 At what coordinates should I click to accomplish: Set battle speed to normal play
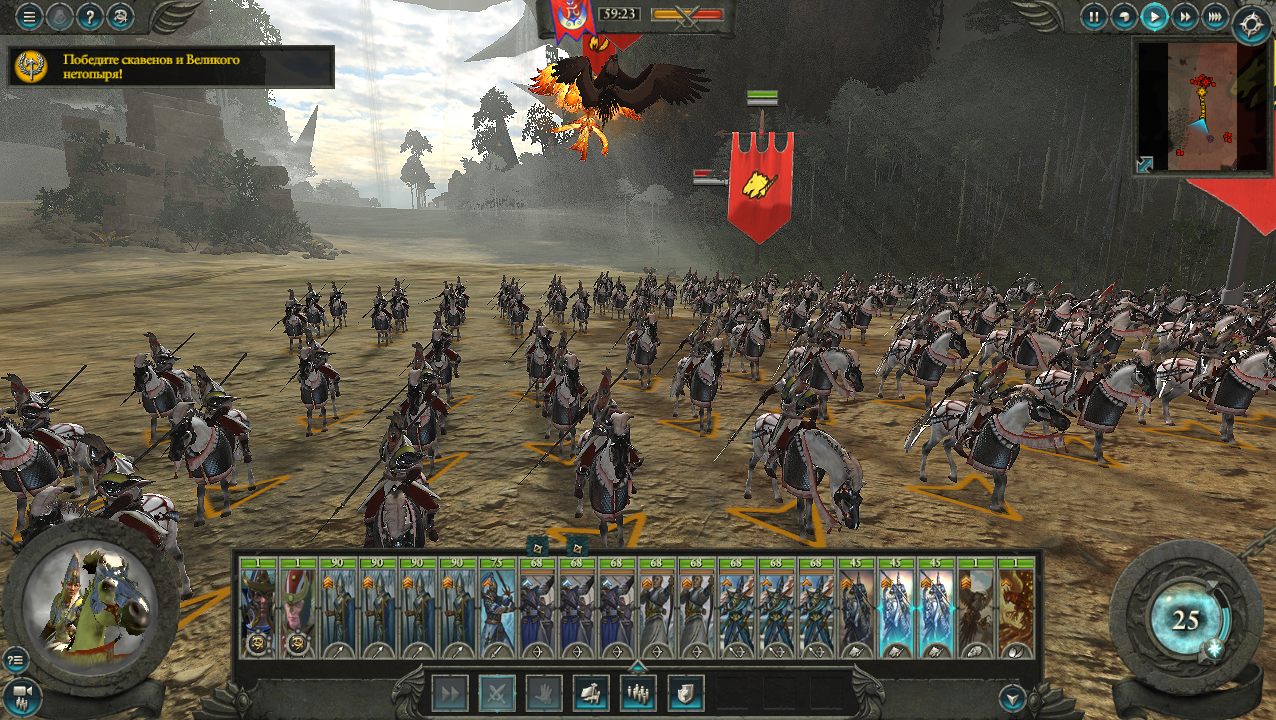tap(1155, 16)
